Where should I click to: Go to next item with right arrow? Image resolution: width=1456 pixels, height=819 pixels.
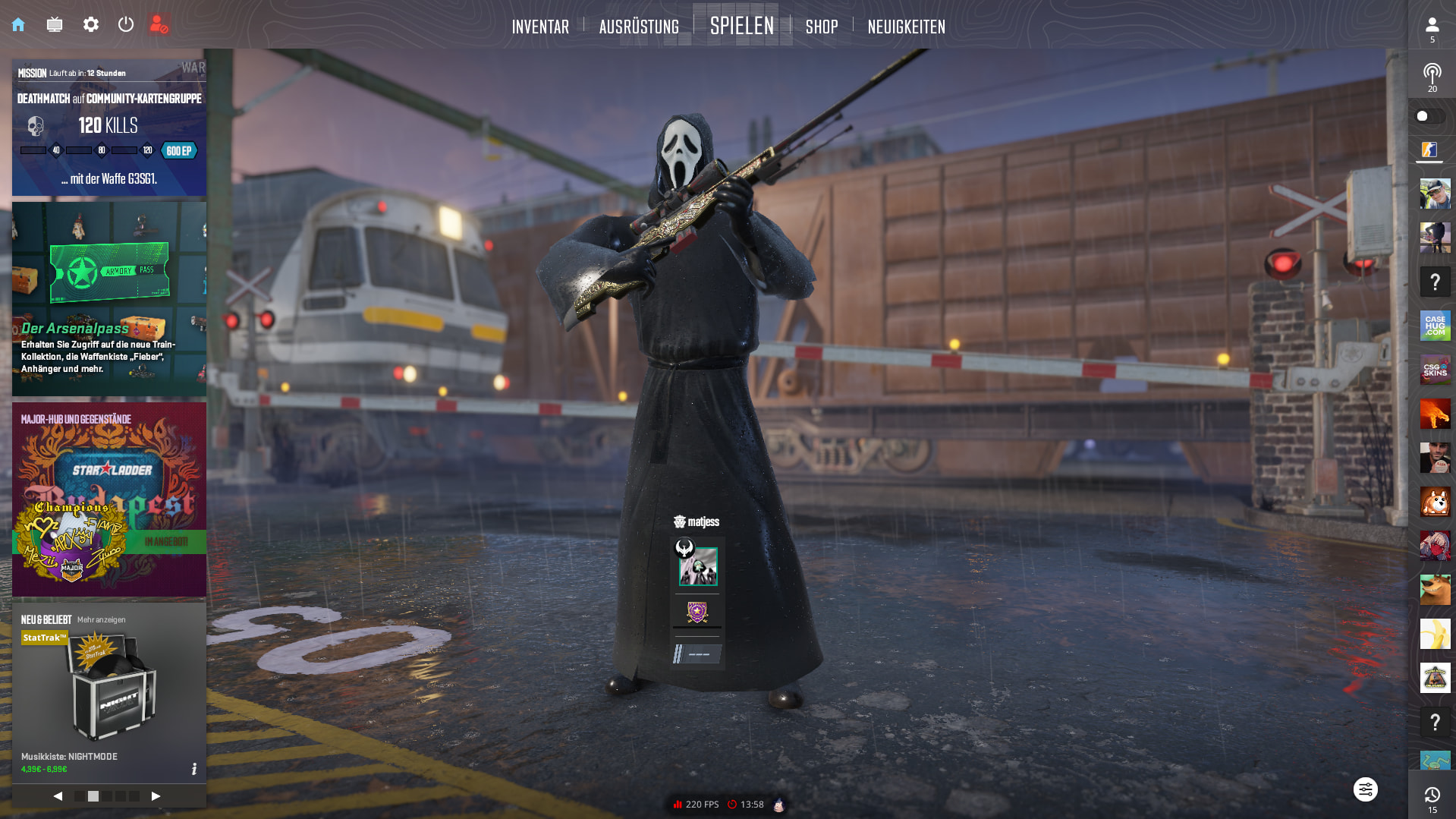(156, 795)
